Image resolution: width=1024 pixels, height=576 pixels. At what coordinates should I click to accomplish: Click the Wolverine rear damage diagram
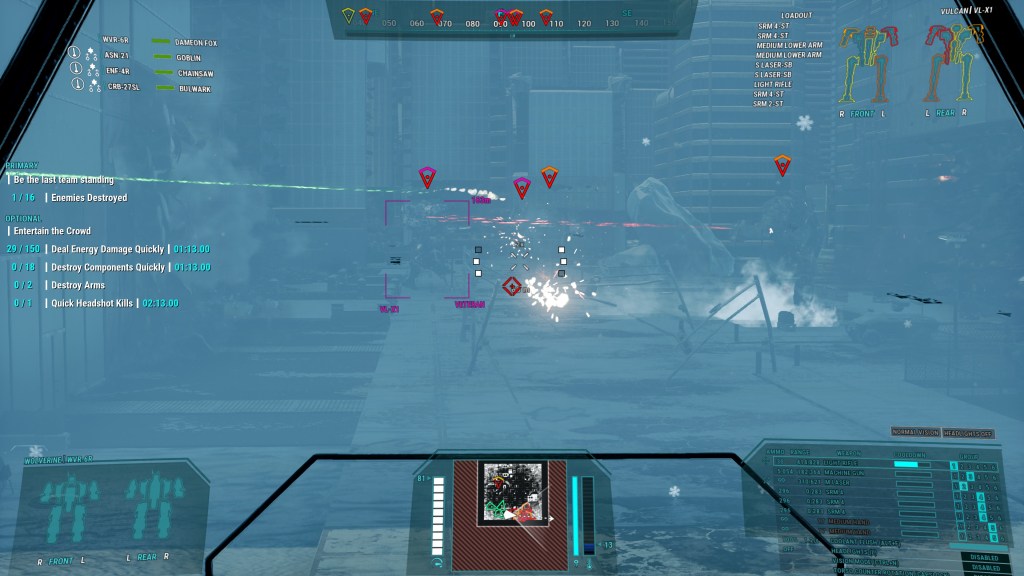[146, 508]
